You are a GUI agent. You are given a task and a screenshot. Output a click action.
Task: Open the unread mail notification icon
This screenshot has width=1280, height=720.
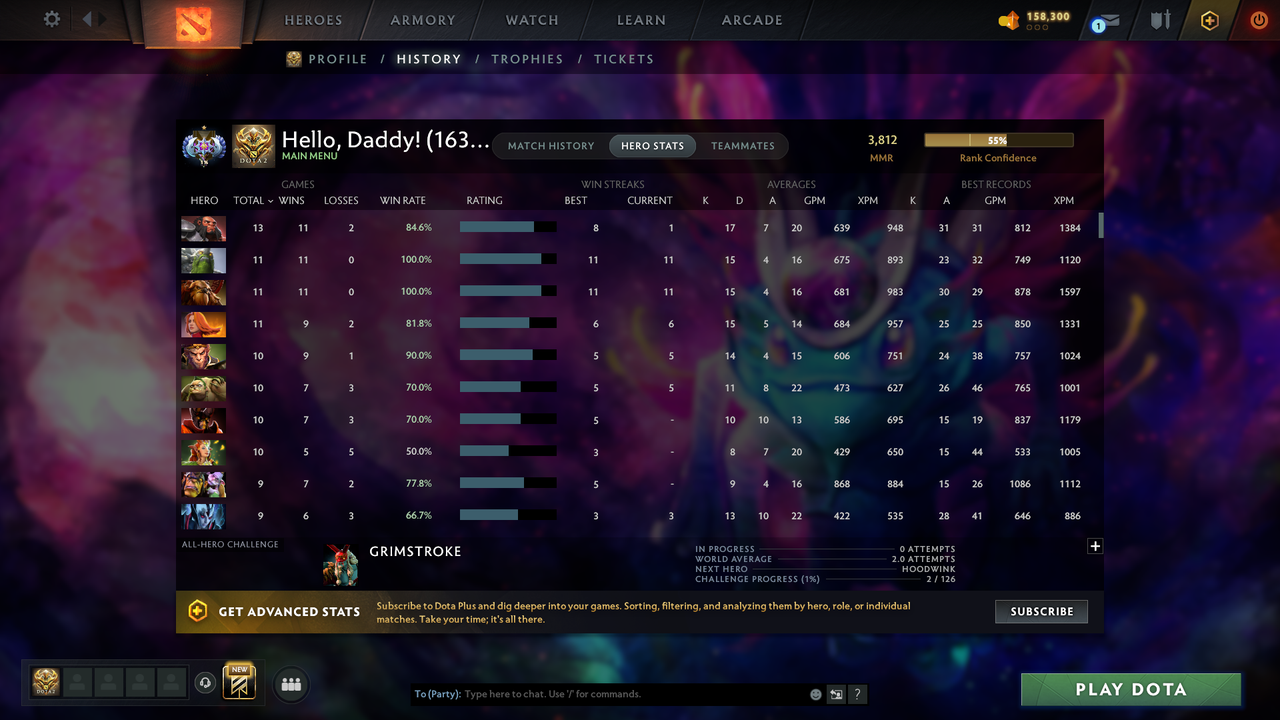click(1104, 20)
